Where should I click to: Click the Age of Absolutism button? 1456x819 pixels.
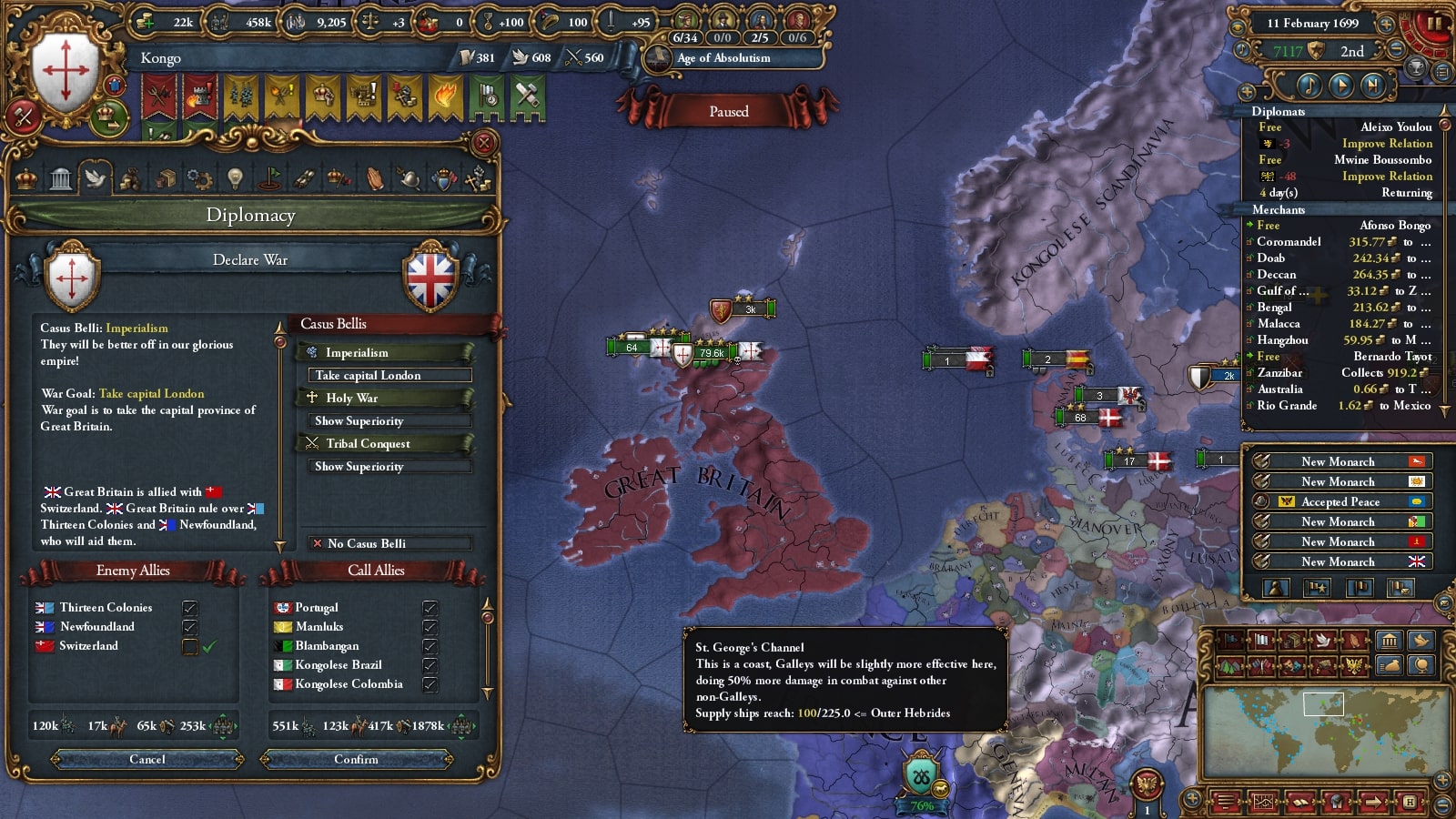pos(723,58)
